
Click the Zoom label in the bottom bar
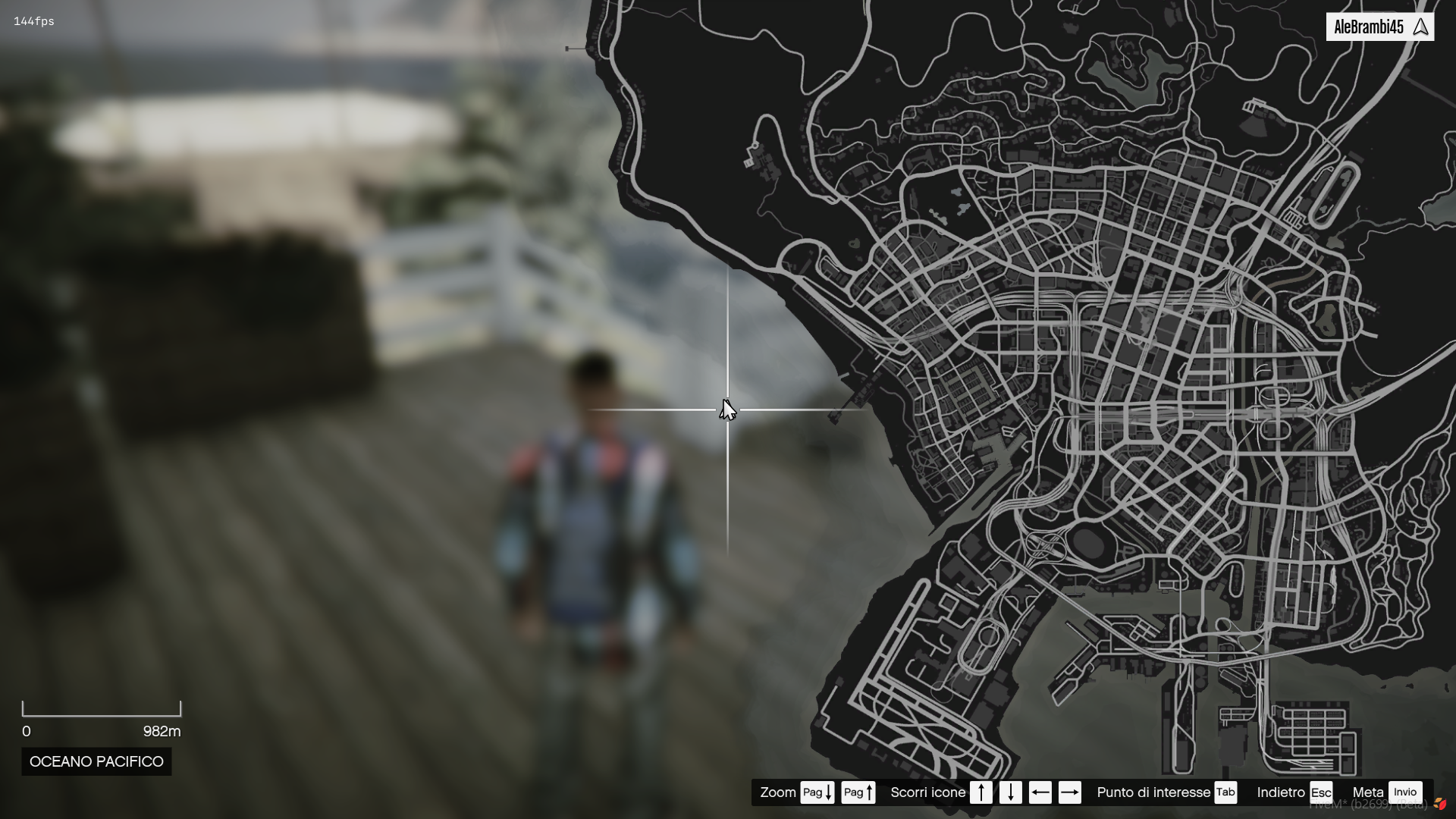[x=777, y=792]
